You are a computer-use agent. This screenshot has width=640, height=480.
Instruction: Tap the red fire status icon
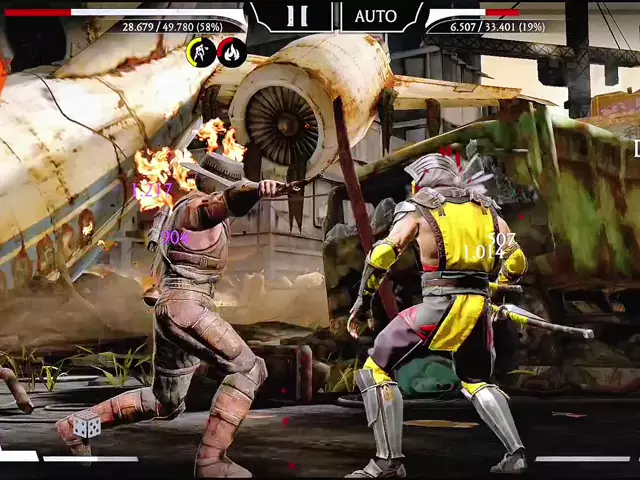[232, 52]
